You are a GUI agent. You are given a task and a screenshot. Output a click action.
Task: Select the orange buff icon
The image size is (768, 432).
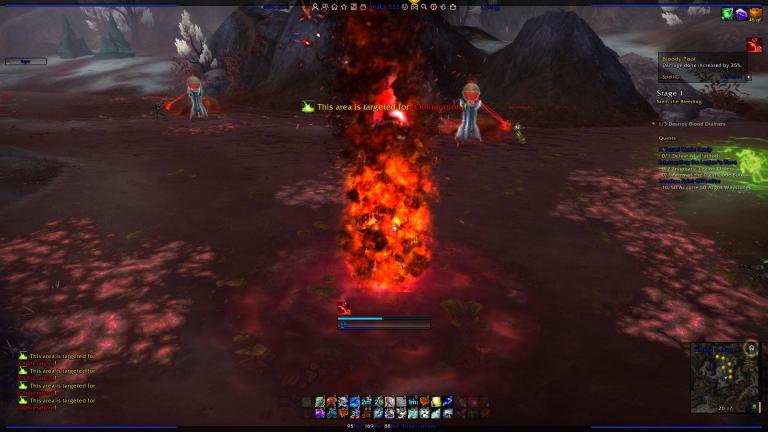[755, 14]
